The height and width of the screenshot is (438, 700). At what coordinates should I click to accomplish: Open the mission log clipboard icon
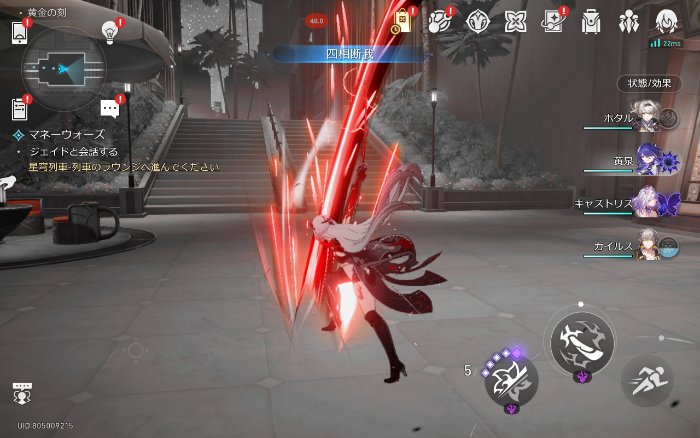pos(19,109)
